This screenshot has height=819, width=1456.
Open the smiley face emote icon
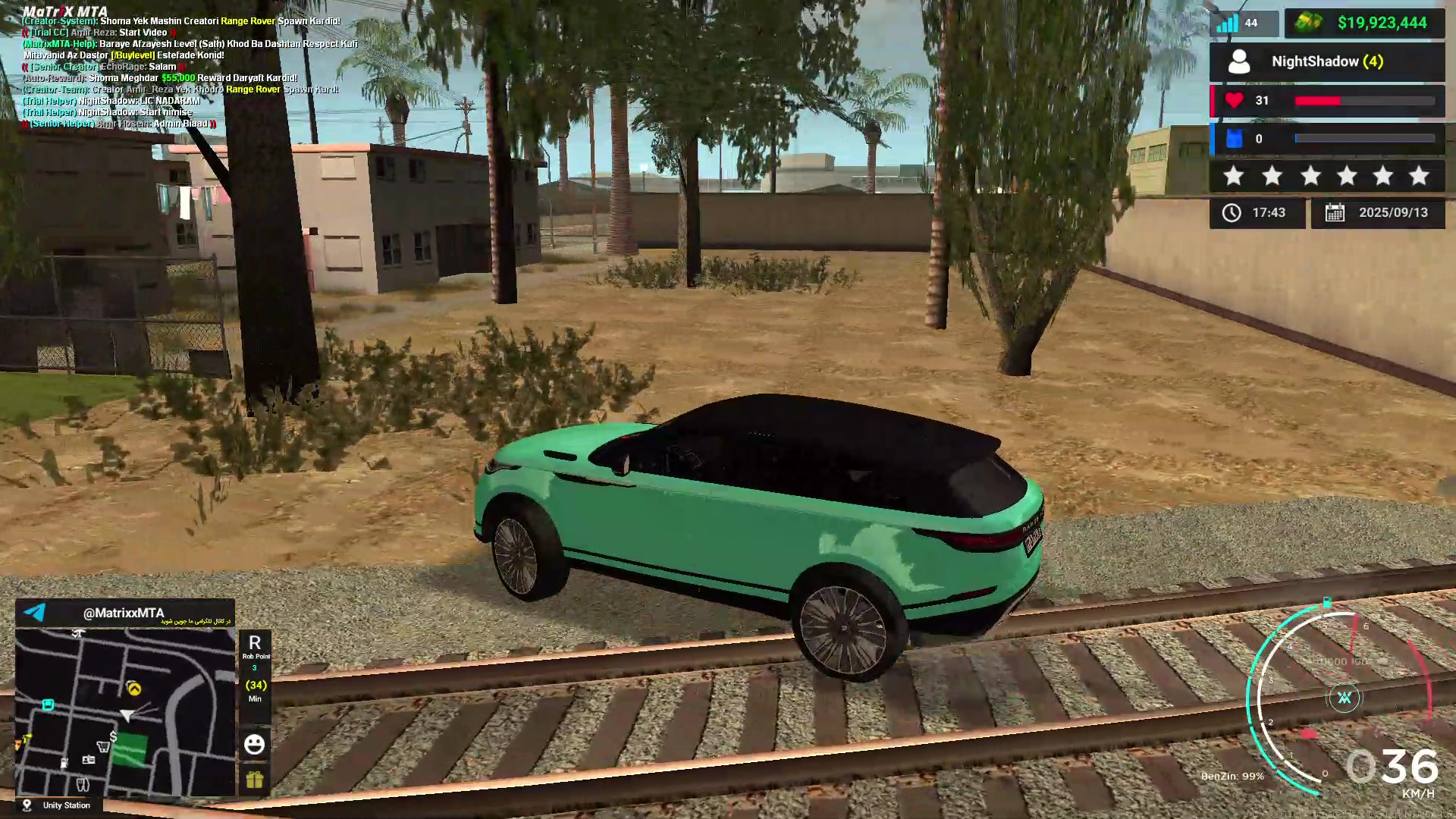(254, 744)
